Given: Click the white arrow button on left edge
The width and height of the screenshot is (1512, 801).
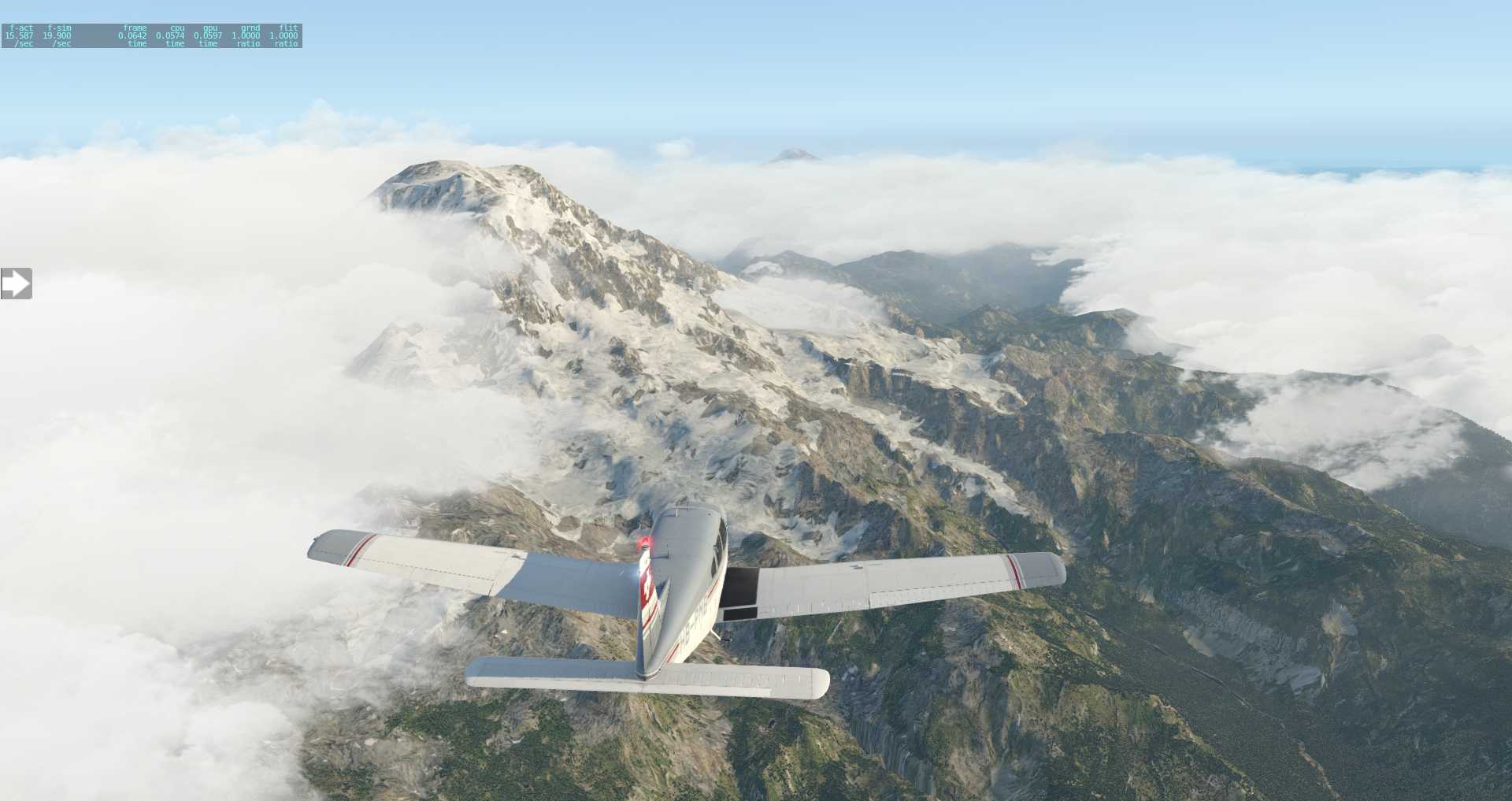Looking at the screenshot, I should pos(16,284).
